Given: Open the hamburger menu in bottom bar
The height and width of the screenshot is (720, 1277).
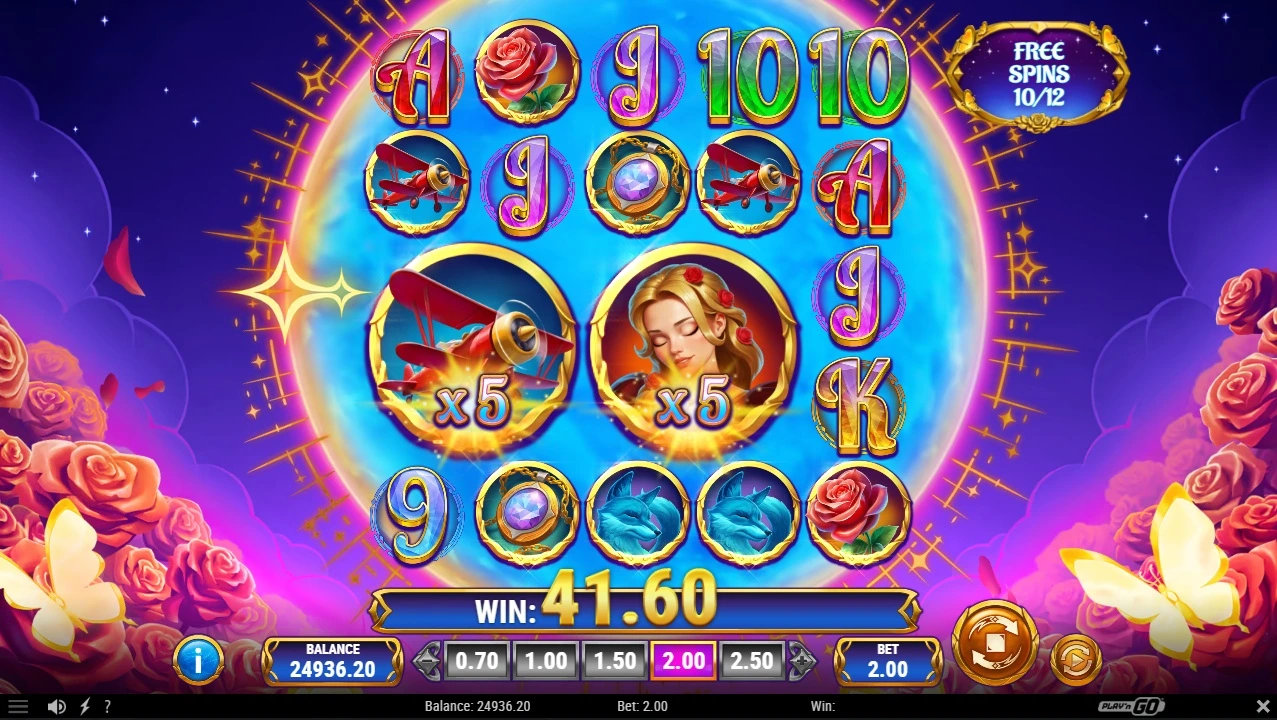Looking at the screenshot, I should pyautogui.click(x=18, y=706).
